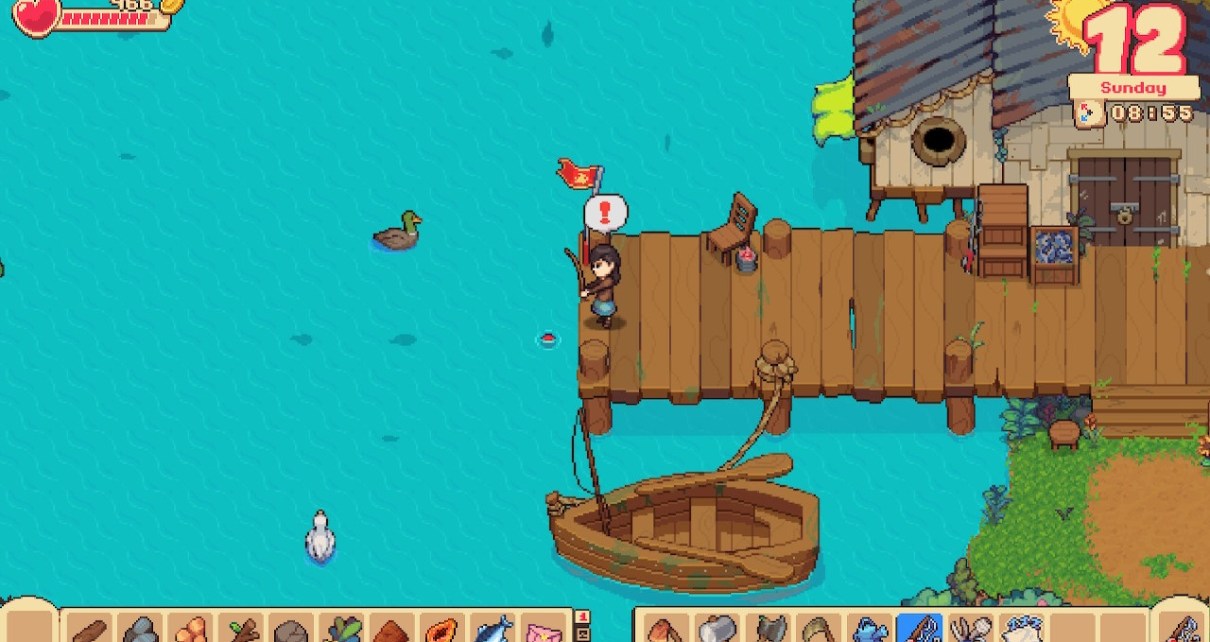Select the blue fish hotbar slot
The image size is (1210, 642).
click(494, 630)
